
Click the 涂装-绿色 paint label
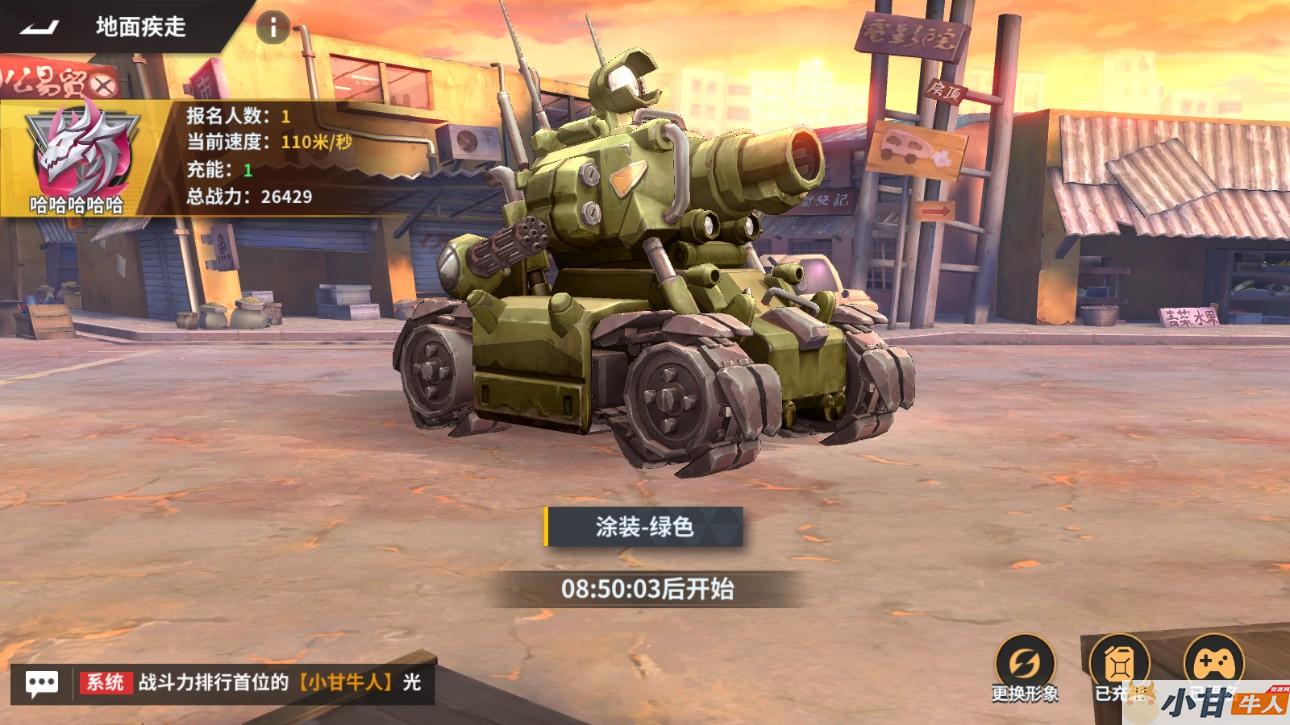point(645,527)
